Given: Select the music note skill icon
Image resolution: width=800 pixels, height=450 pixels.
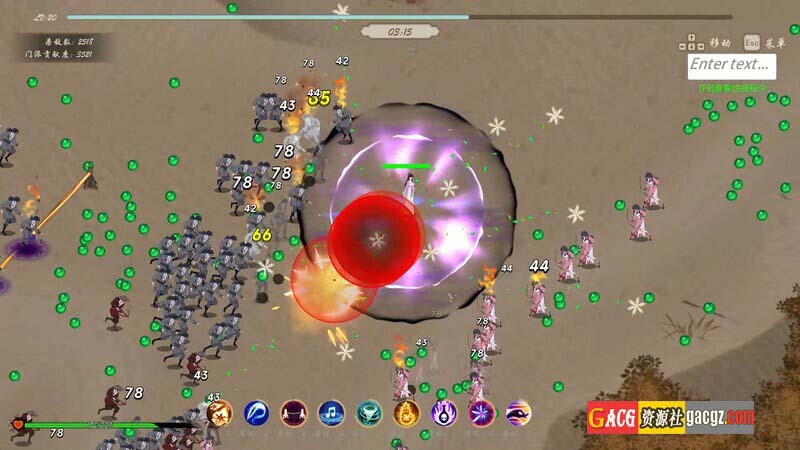Looking at the screenshot, I should pyautogui.click(x=331, y=412).
